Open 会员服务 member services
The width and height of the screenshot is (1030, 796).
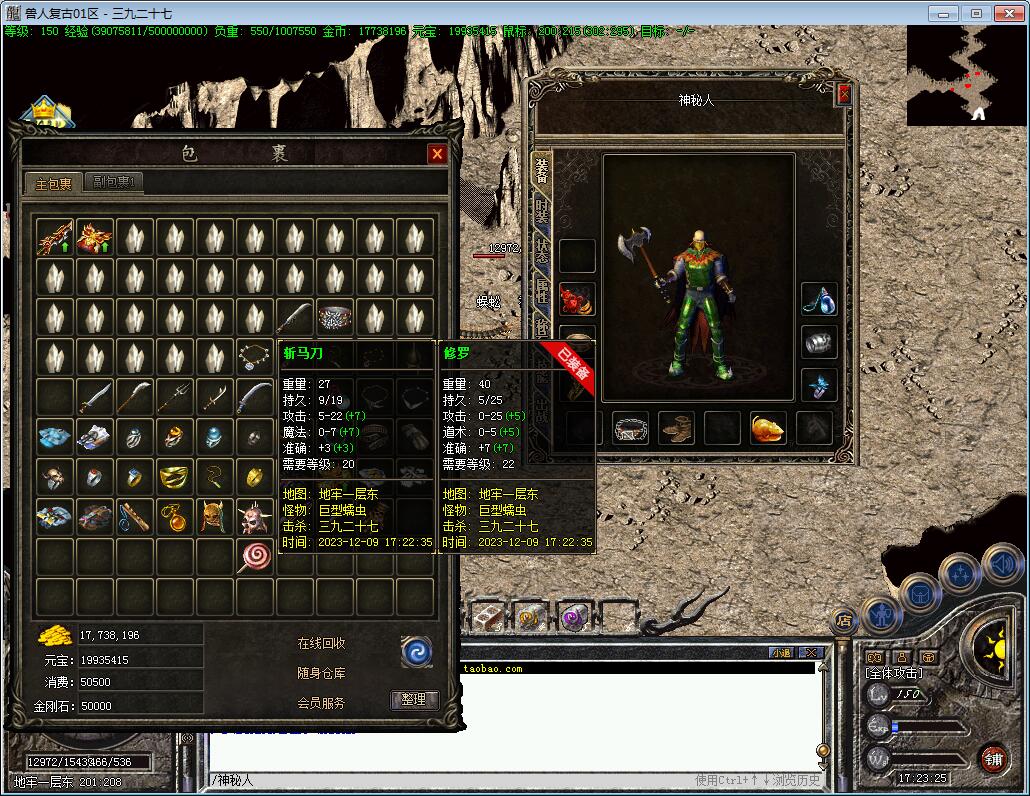point(321,703)
